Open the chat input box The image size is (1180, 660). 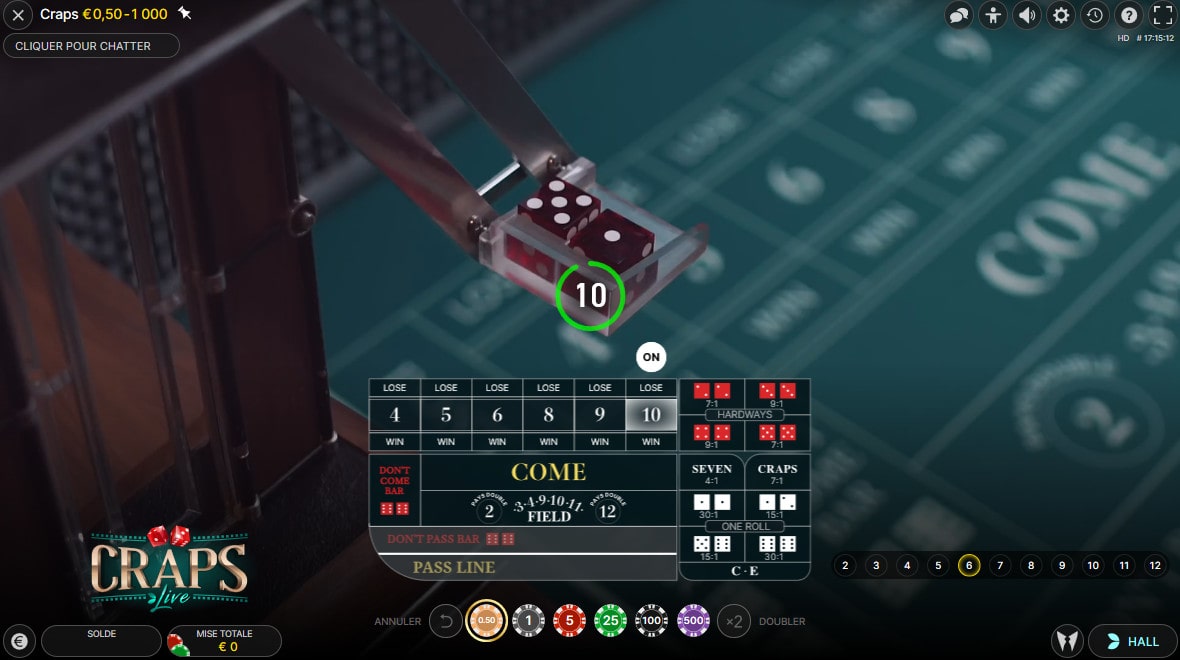pyautogui.click(x=91, y=46)
